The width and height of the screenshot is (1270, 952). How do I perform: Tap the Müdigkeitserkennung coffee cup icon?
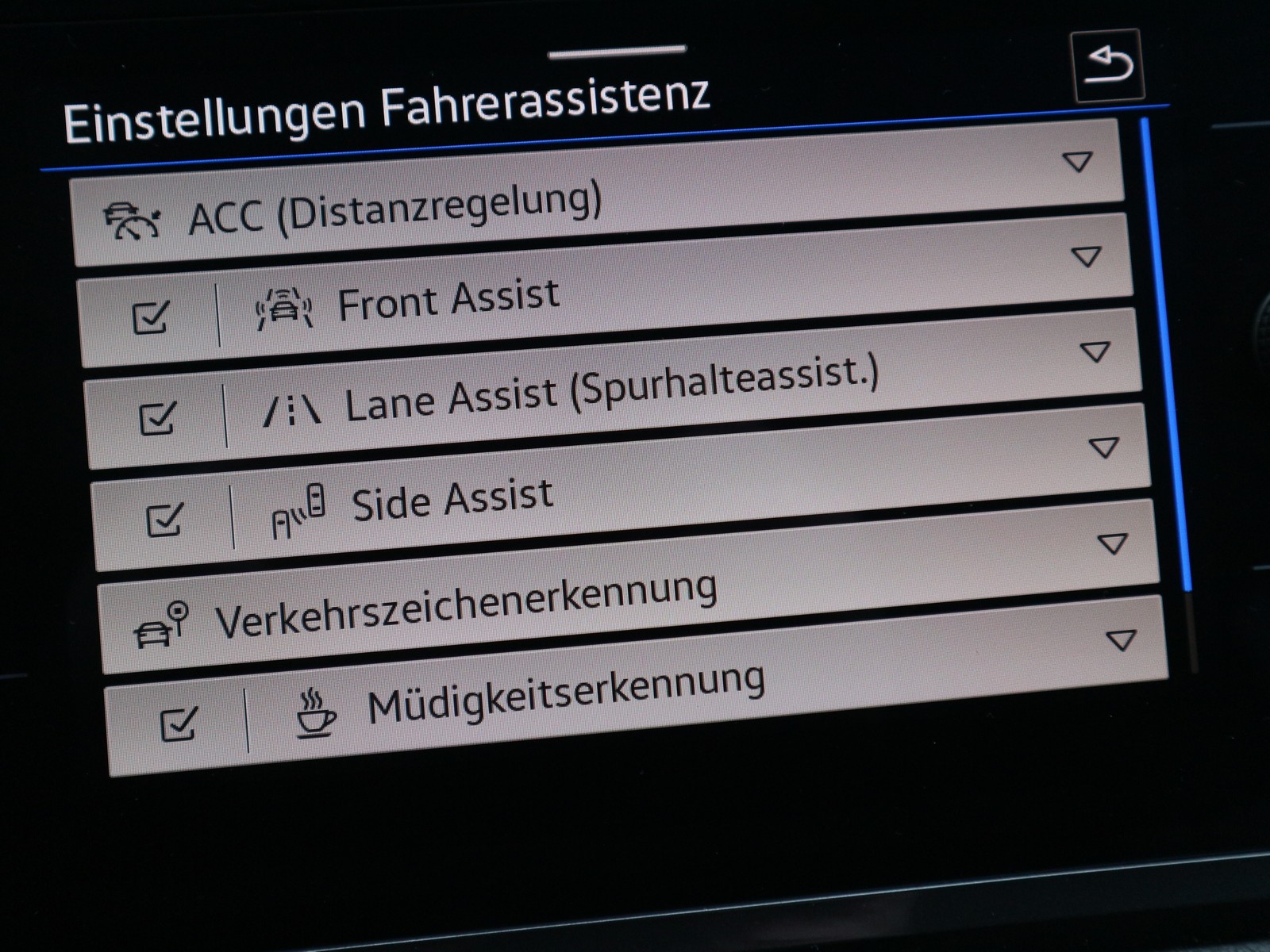coord(314,714)
